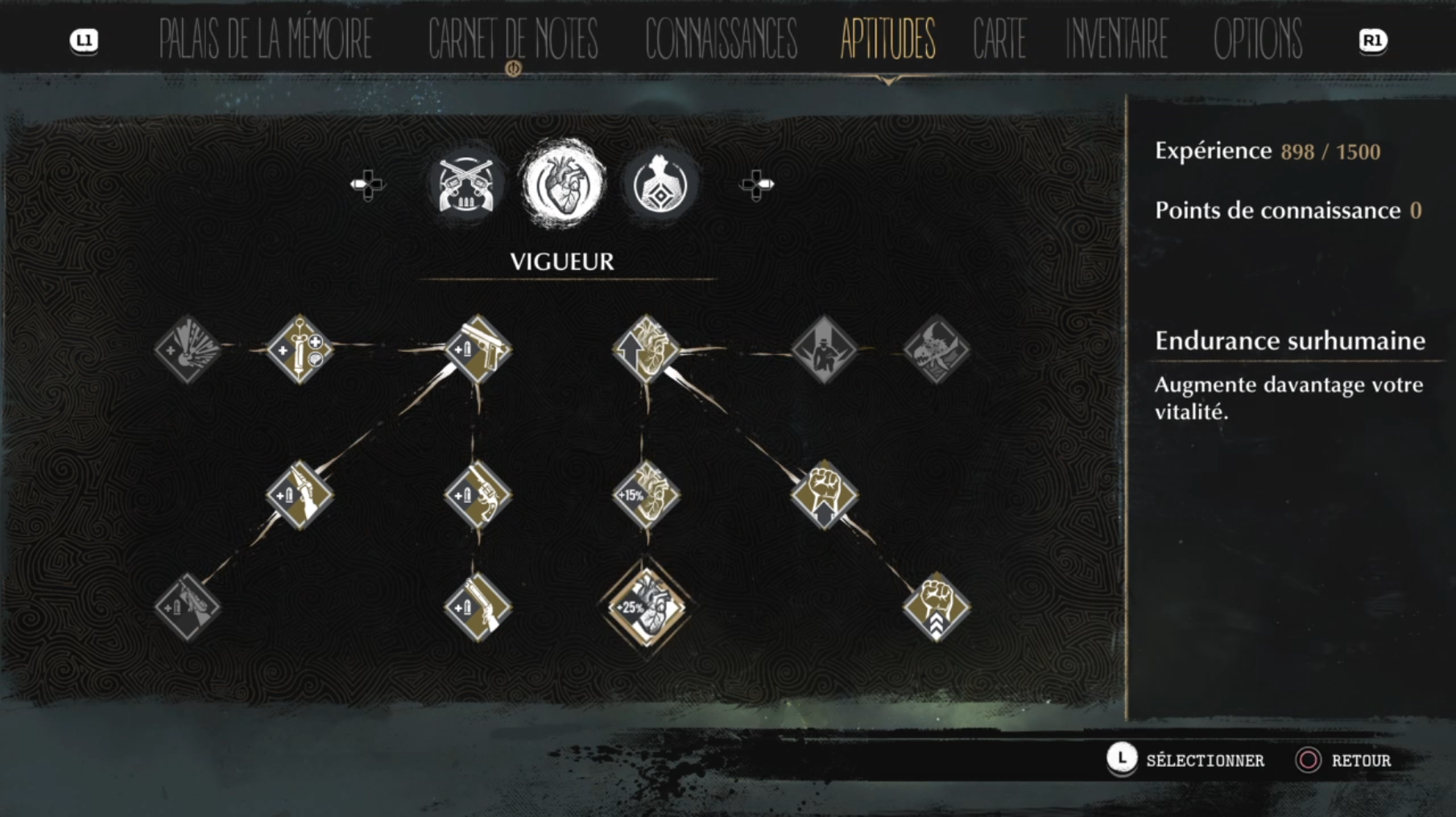1456x817 pixels.
Task: Select the Aptitudes tab
Action: pos(887,39)
